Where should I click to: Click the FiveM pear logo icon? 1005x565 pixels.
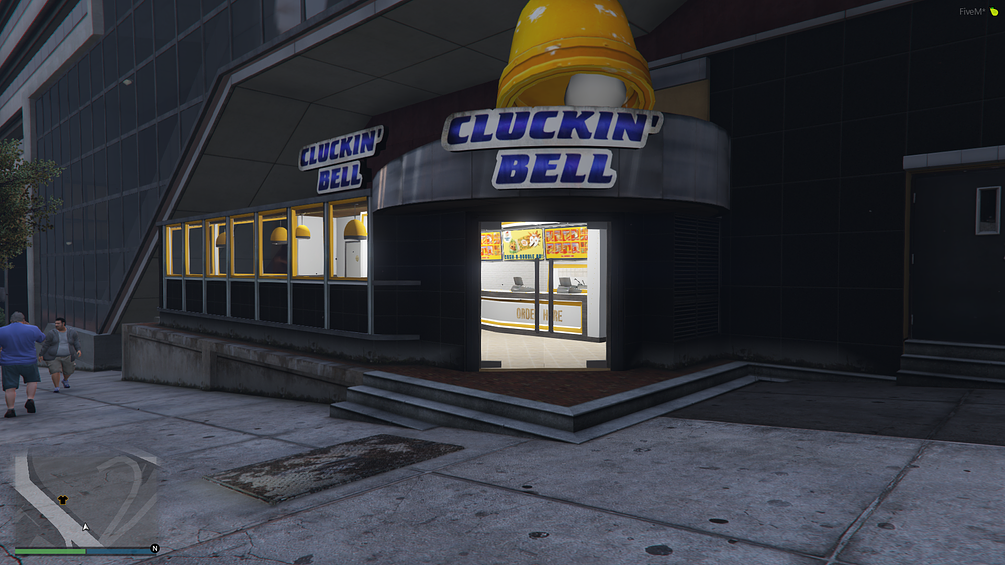(994, 11)
